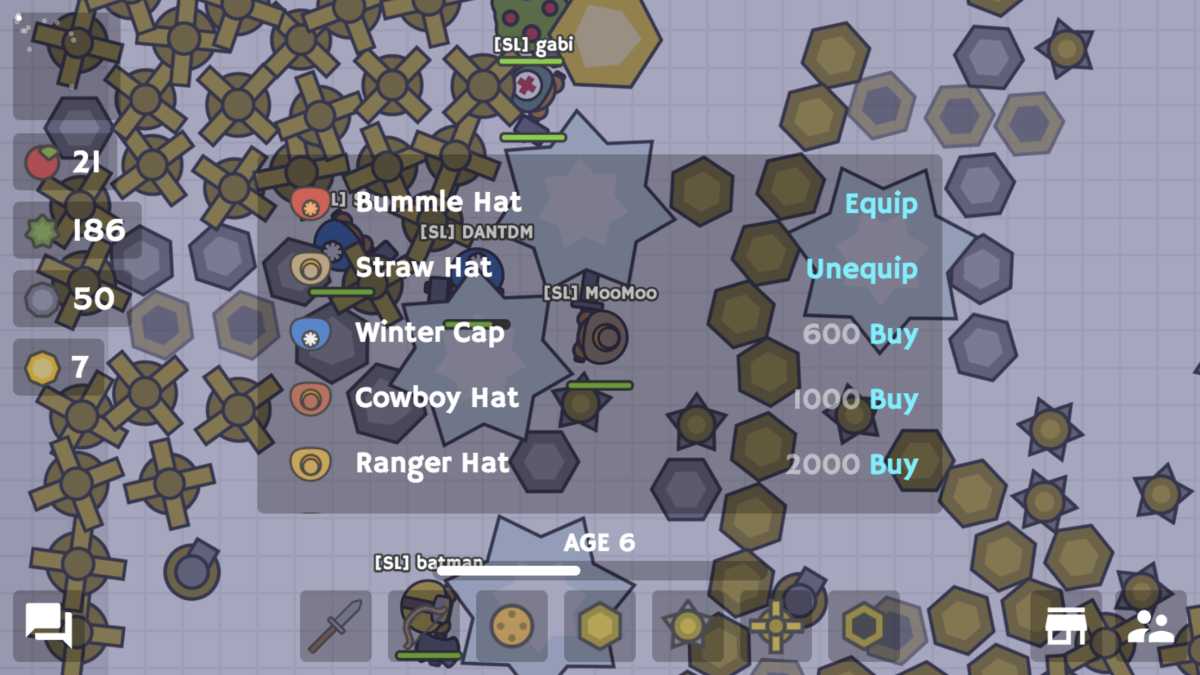The height and width of the screenshot is (675, 1200).
Task: Open the chat box
Action: click(49, 627)
